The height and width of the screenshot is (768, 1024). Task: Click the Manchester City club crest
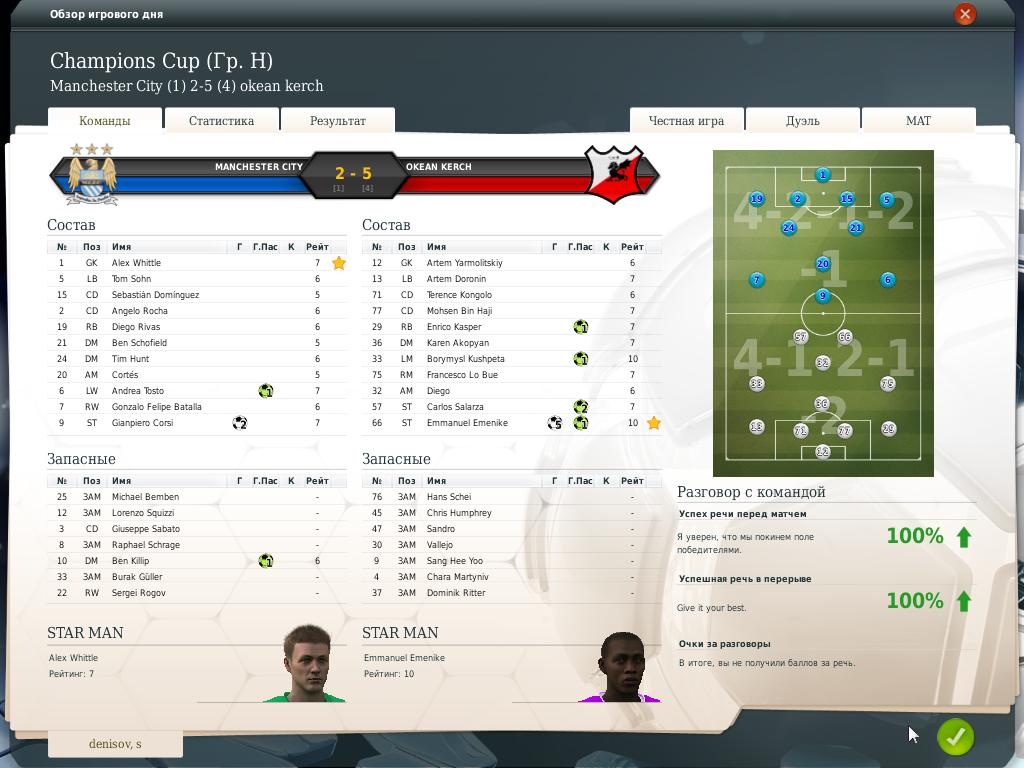tap(92, 175)
